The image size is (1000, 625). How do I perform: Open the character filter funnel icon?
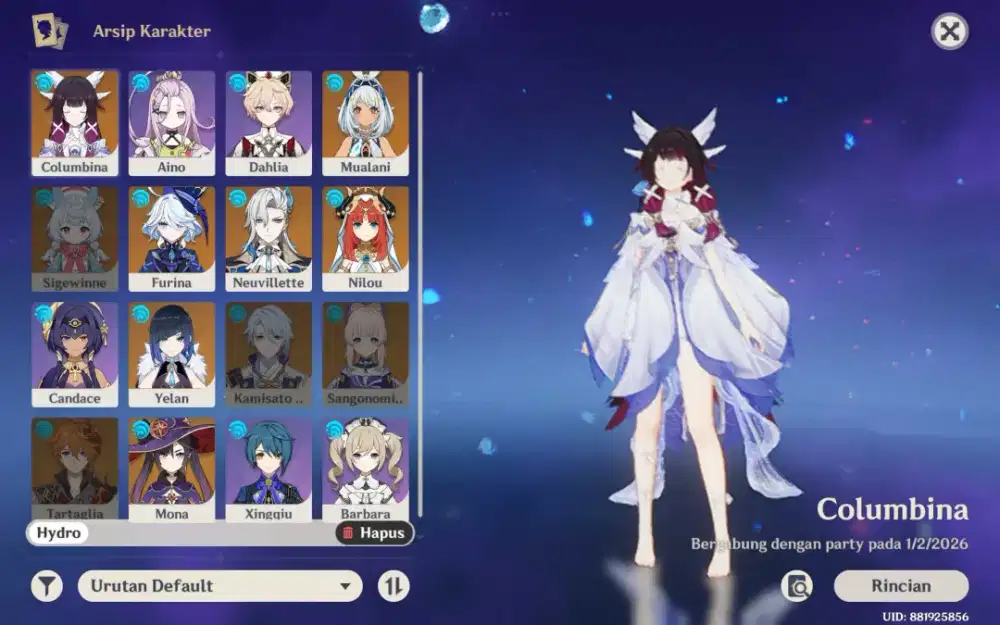coord(46,586)
